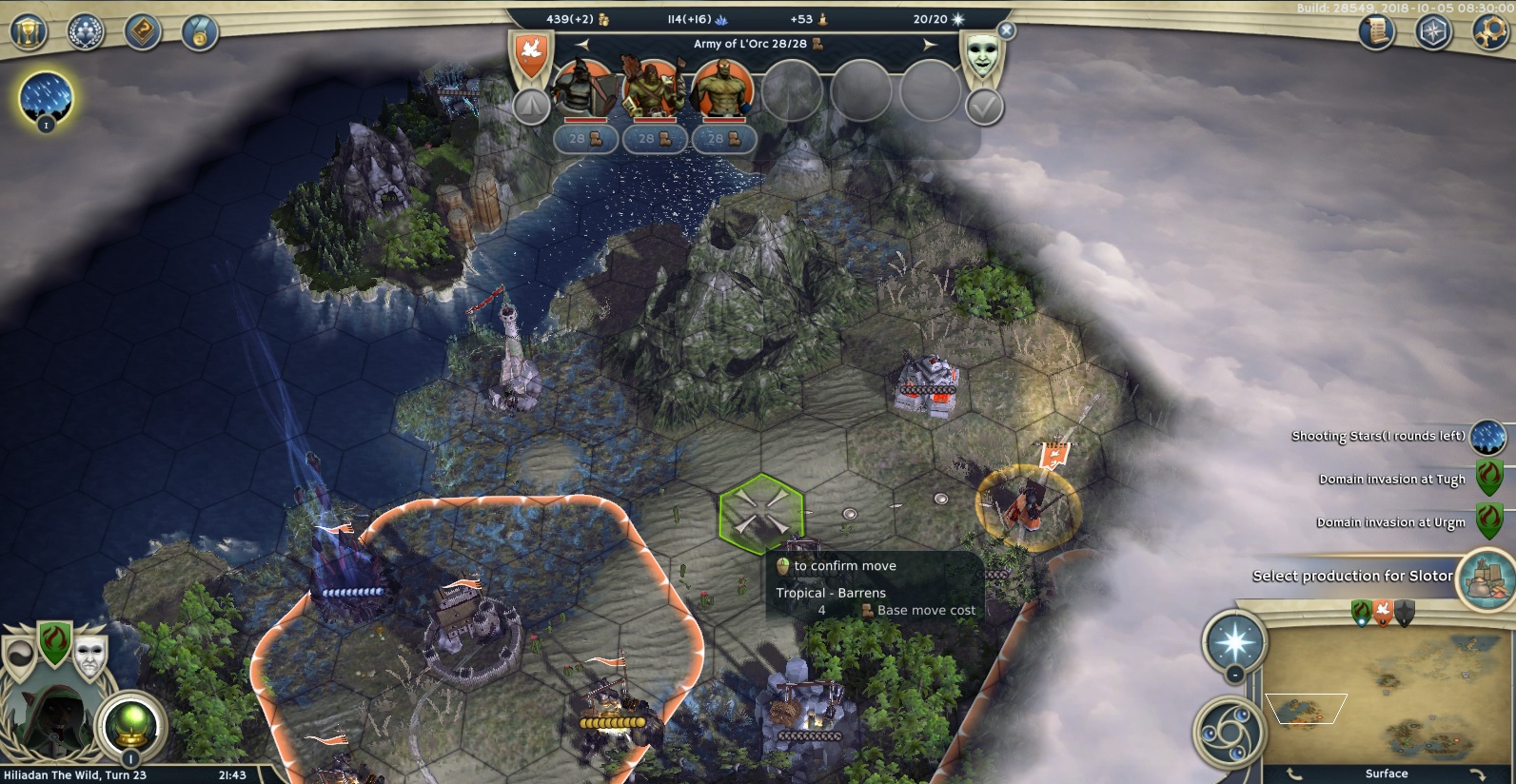Screen dimensions: 1516x784
Task: Cycle to the previous army arrow
Action: [582, 45]
